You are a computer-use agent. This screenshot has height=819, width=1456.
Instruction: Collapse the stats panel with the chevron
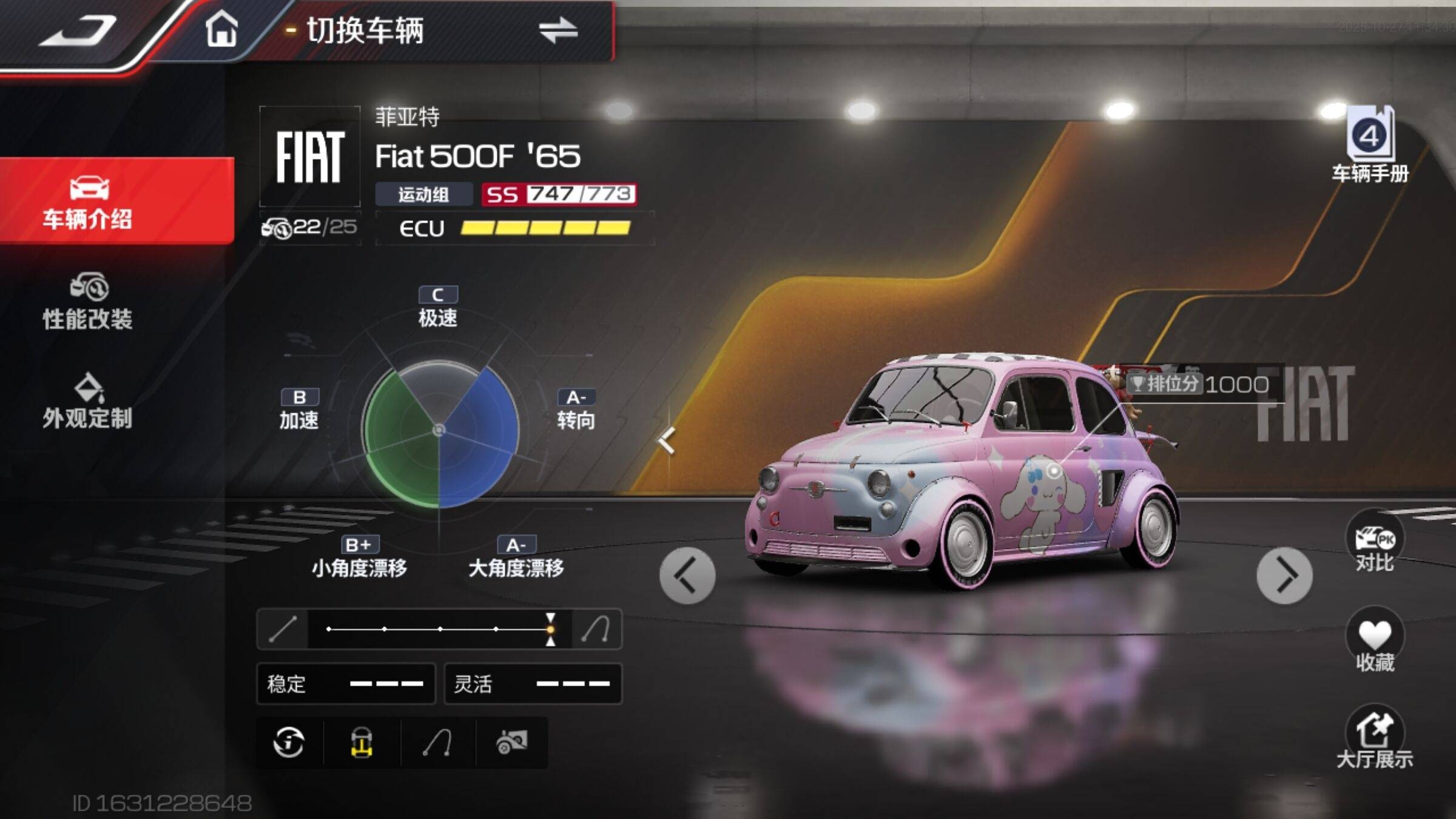[667, 441]
